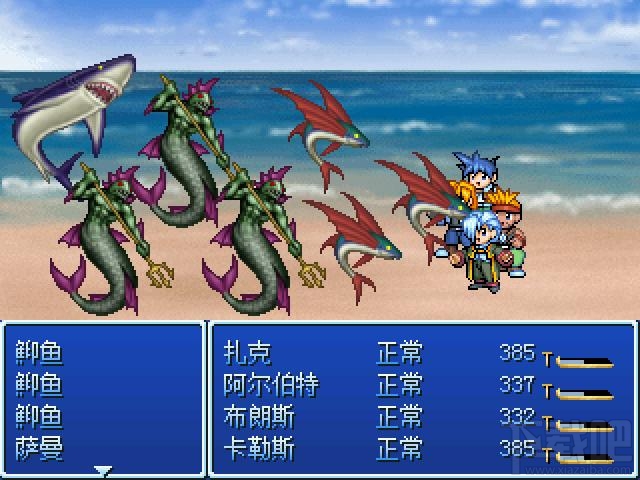
Task: Select the 卡勒斯 party row
Action: click(258, 448)
